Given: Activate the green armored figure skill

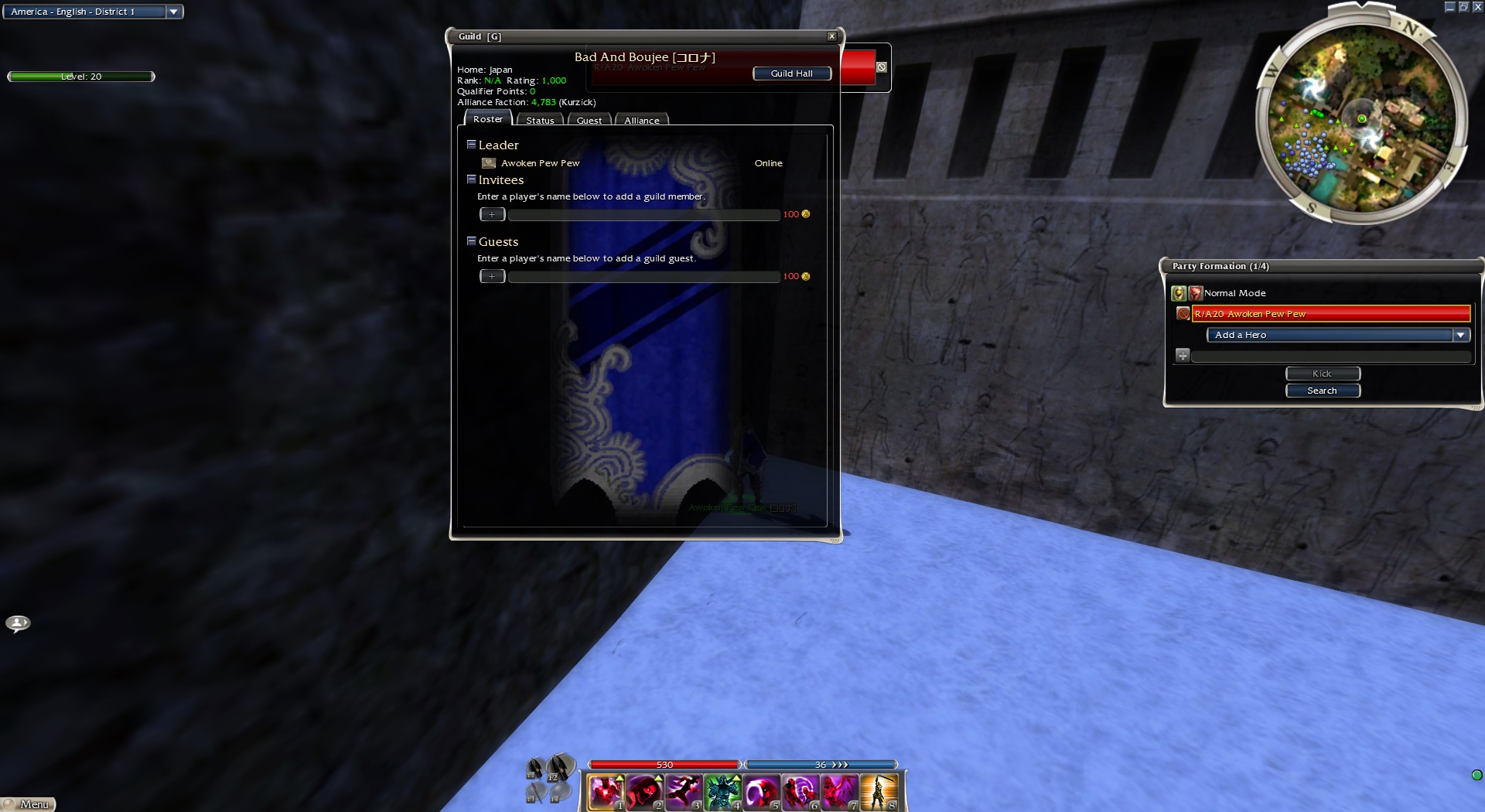Looking at the screenshot, I should coord(722,792).
